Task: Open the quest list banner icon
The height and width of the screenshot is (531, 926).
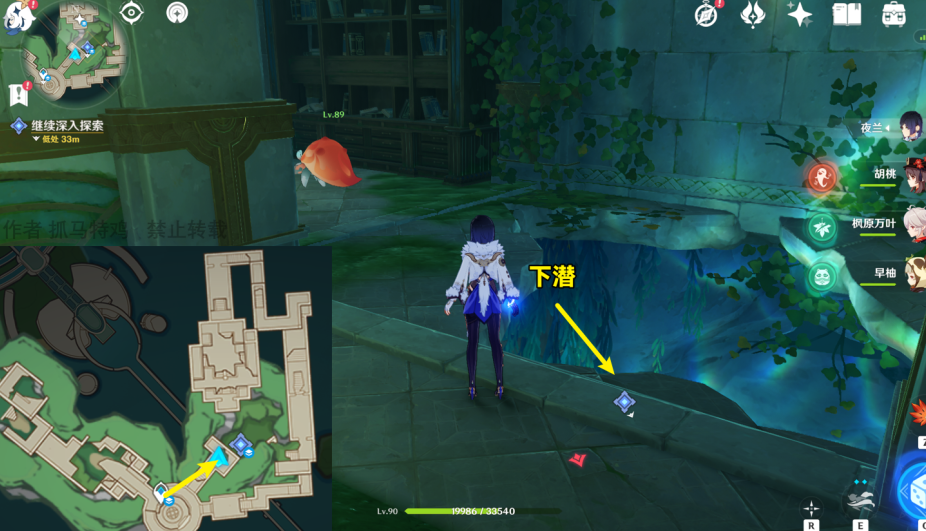Action: (17, 95)
